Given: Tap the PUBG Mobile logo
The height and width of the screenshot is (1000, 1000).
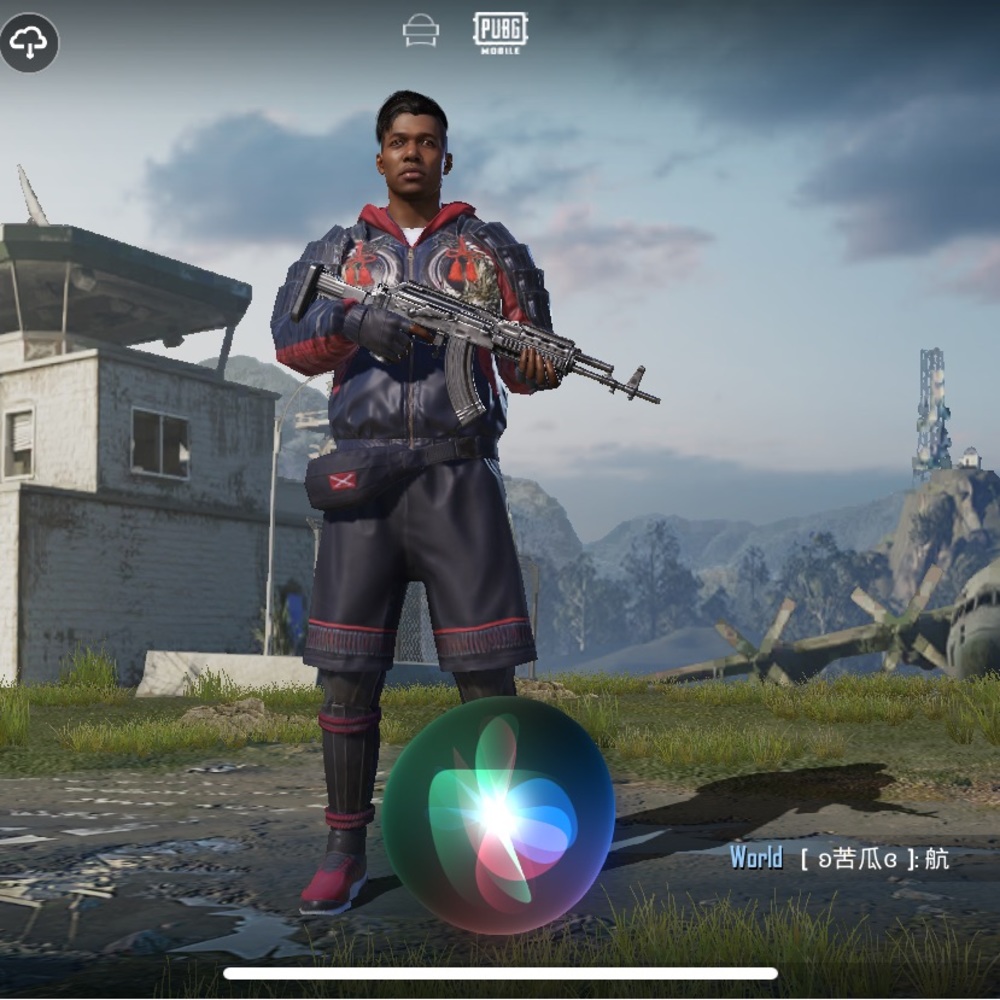Looking at the screenshot, I should pyautogui.click(x=500, y=32).
